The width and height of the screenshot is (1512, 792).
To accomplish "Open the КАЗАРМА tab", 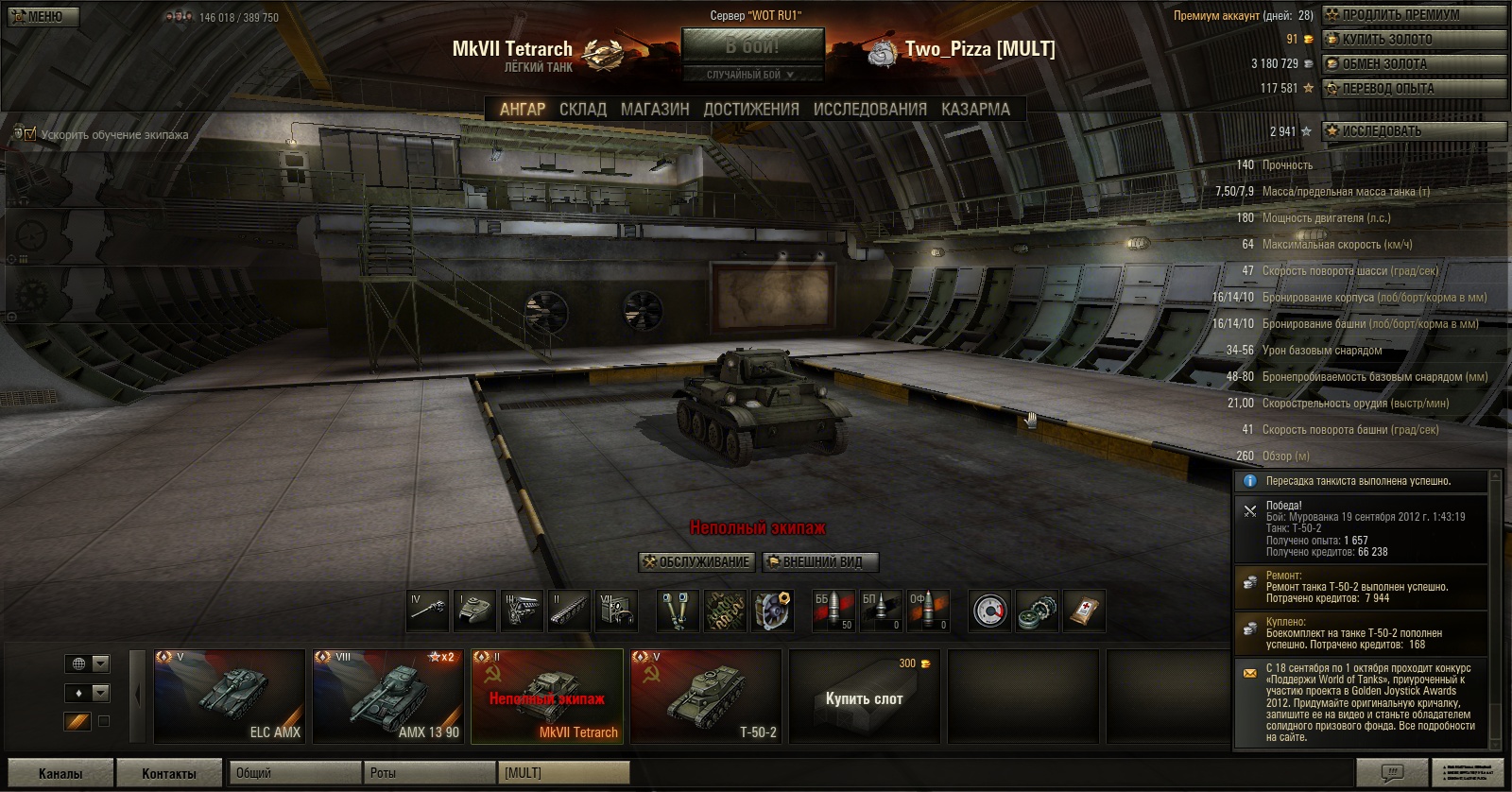I will pyautogui.click(x=975, y=110).
